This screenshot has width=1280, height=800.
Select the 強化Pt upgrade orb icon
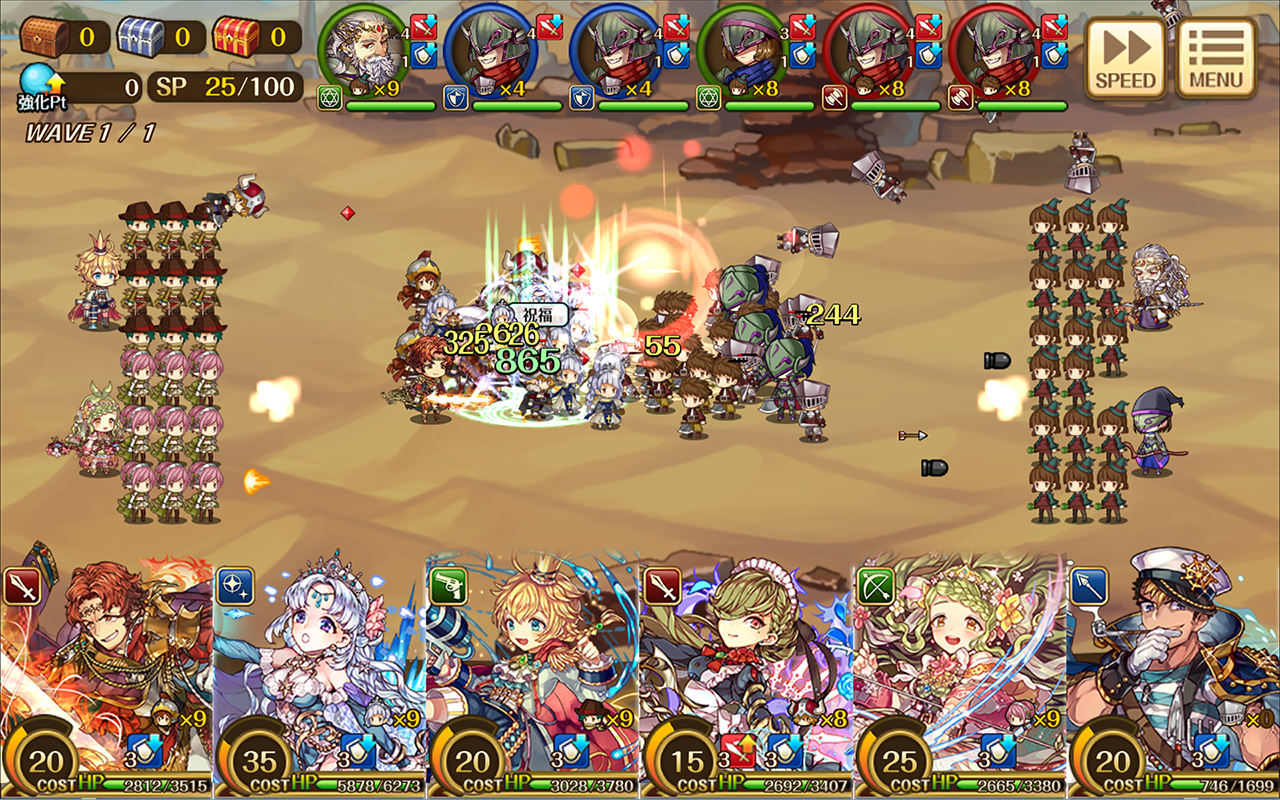click(37, 80)
